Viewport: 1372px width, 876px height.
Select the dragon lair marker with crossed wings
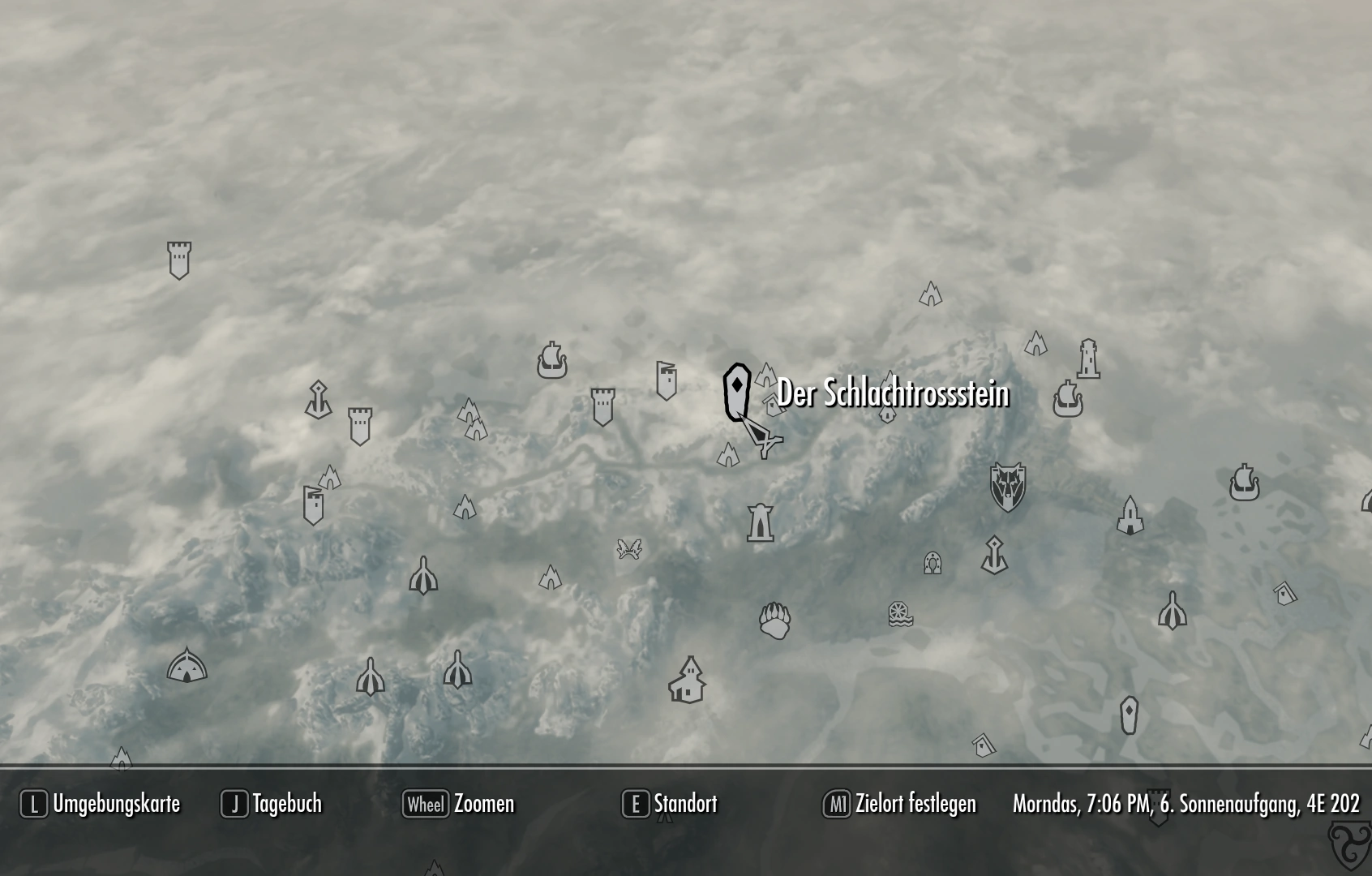pos(629,550)
